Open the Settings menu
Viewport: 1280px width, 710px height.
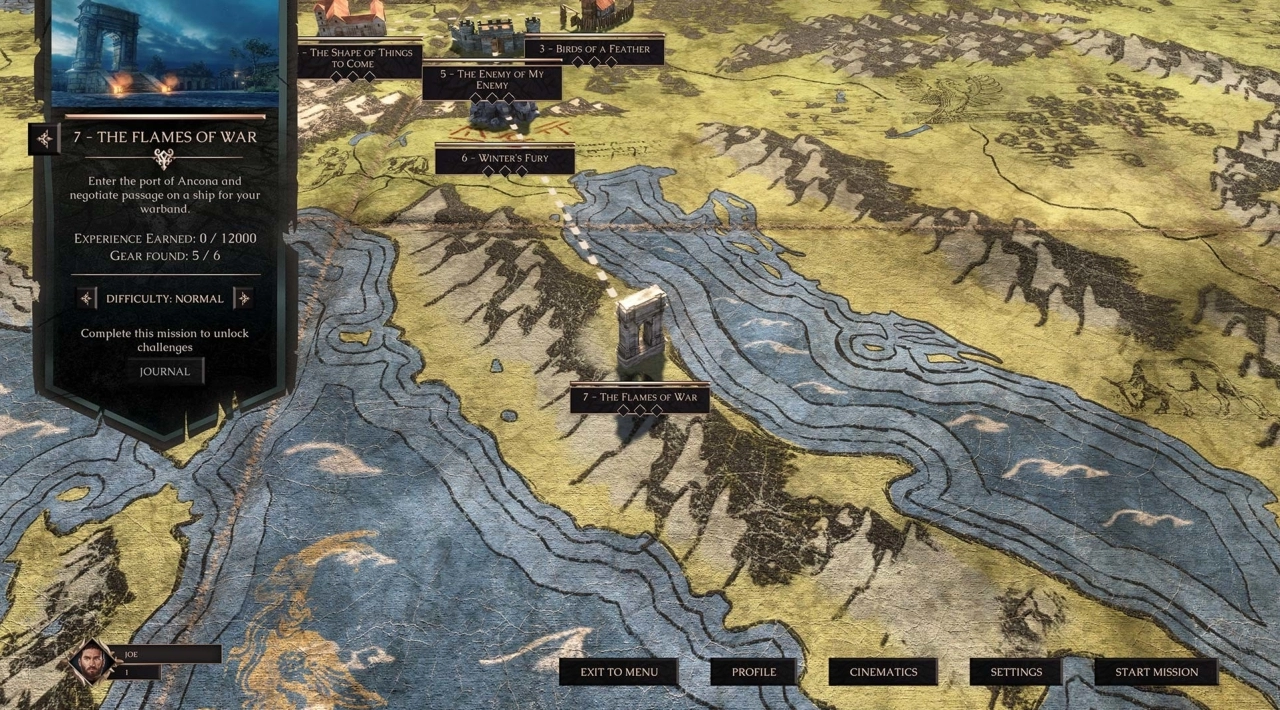pos(1016,672)
